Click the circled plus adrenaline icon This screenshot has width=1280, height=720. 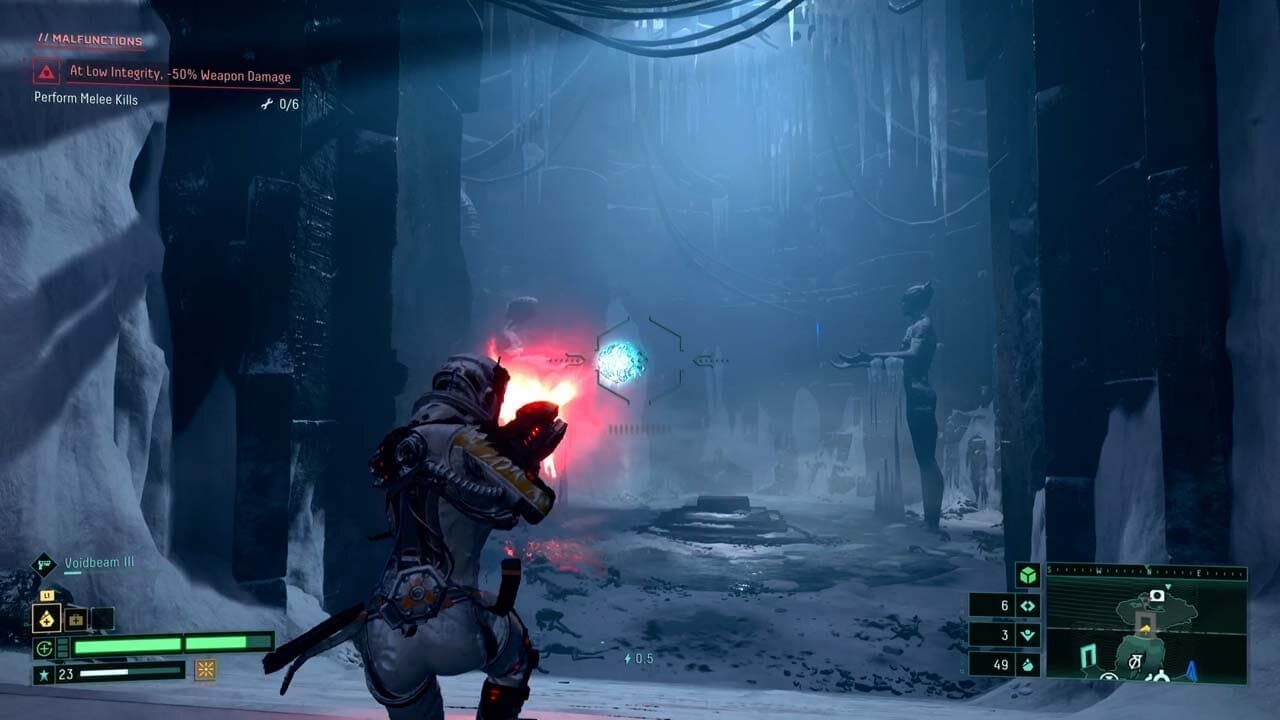tap(44, 648)
